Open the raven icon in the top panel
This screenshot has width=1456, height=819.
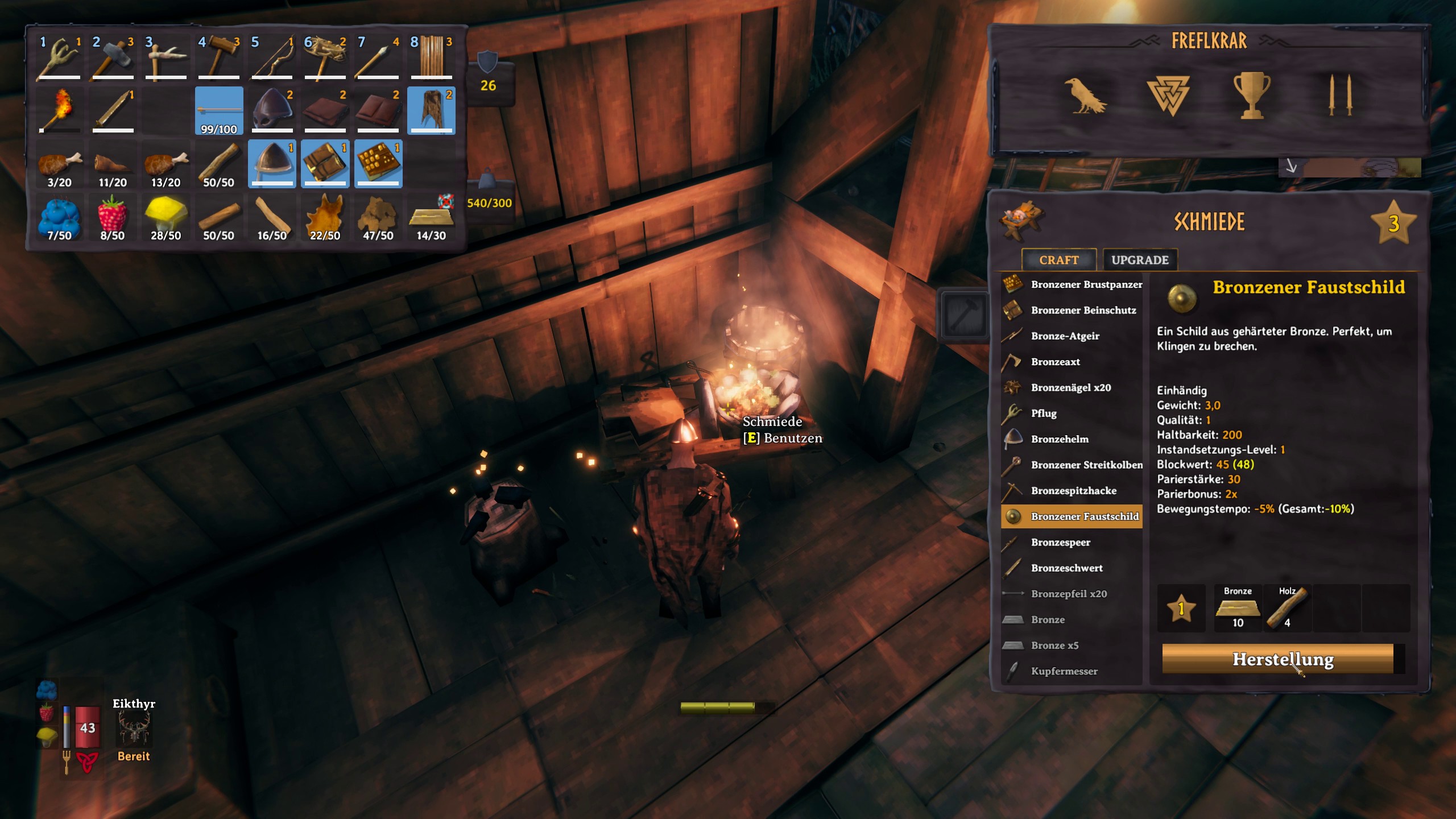click(1085, 96)
